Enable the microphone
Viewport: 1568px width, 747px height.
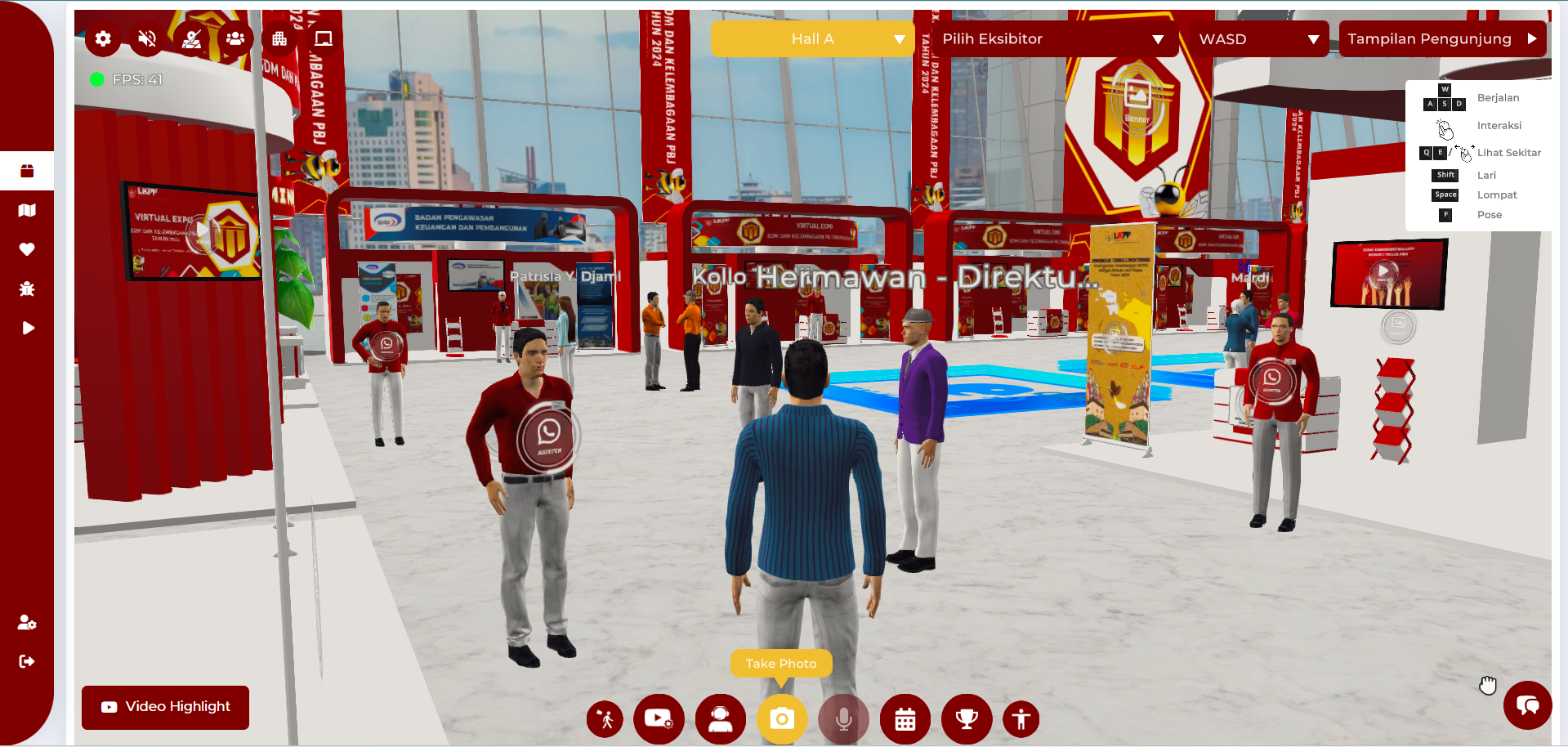(x=842, y=719)
